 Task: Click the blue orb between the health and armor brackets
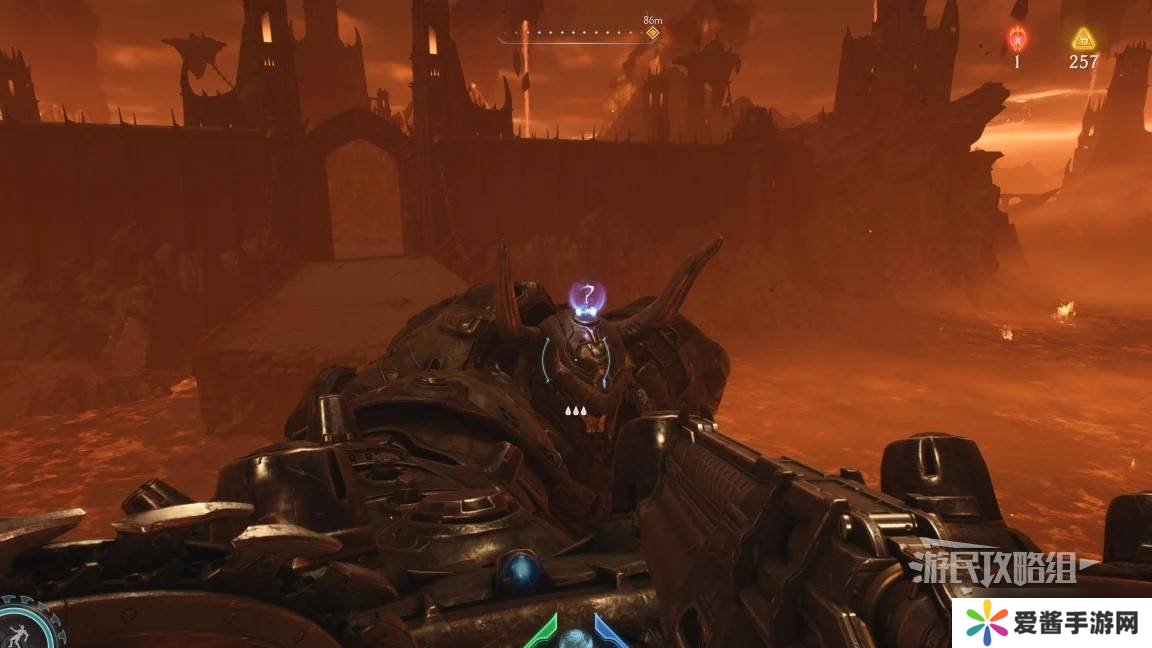(x=575, y=639)
